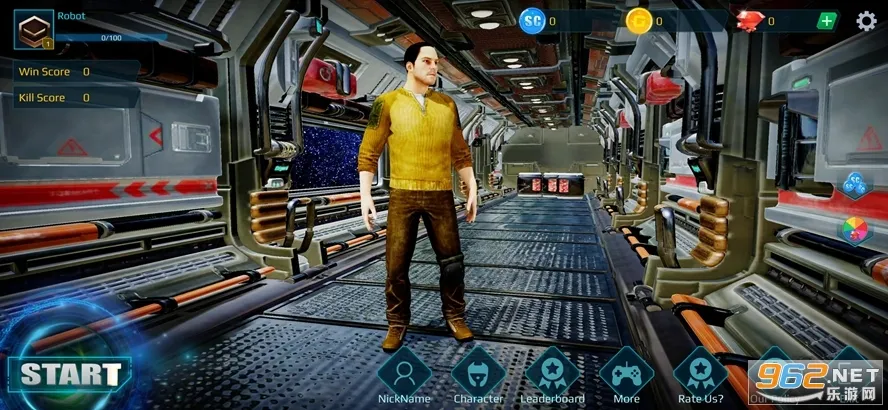This screenshot has width=888, height=410.
Task: Tap the Rate Us? button
Action: tap(700, 374)
